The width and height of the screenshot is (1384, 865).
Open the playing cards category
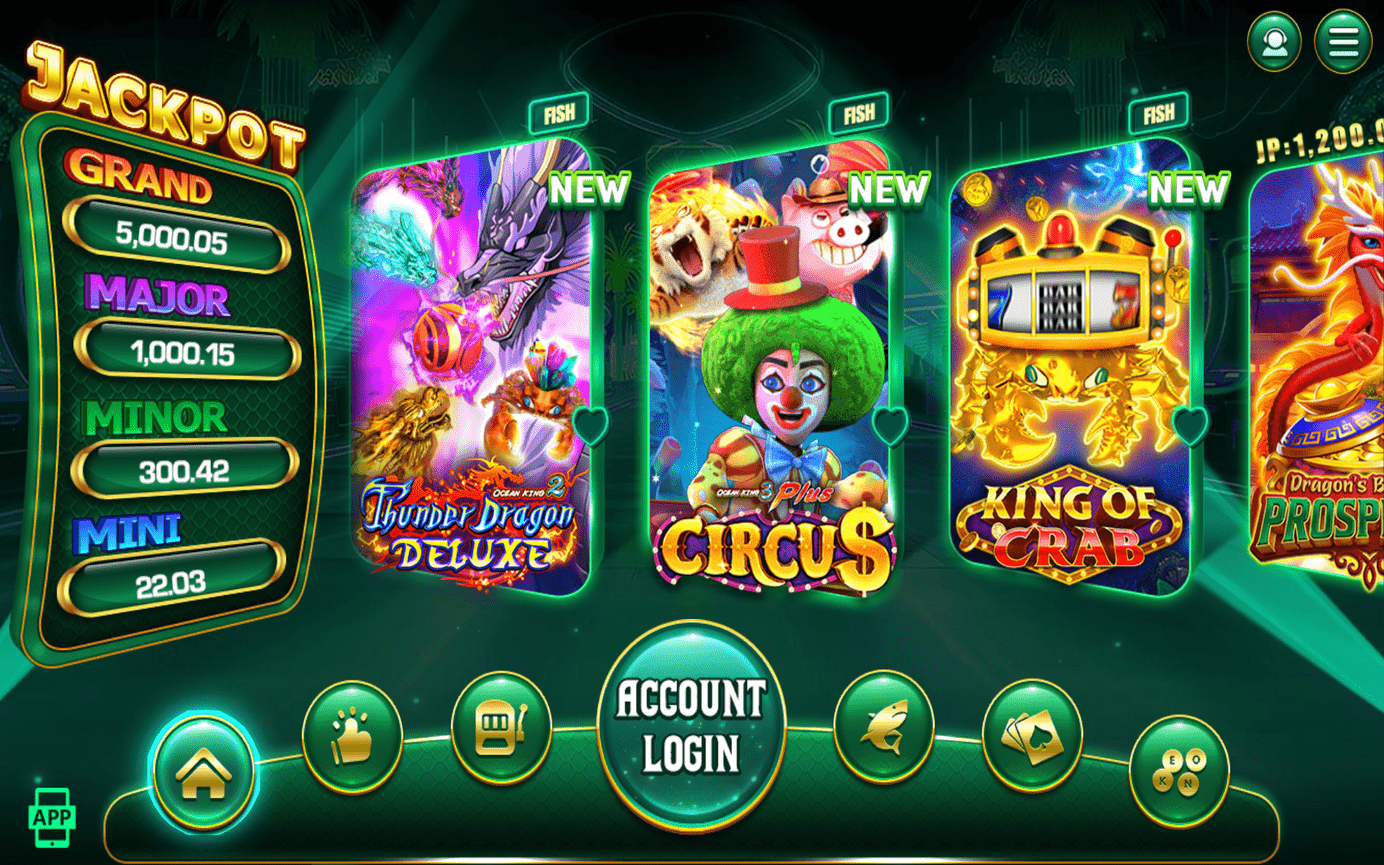point(1032,736)
